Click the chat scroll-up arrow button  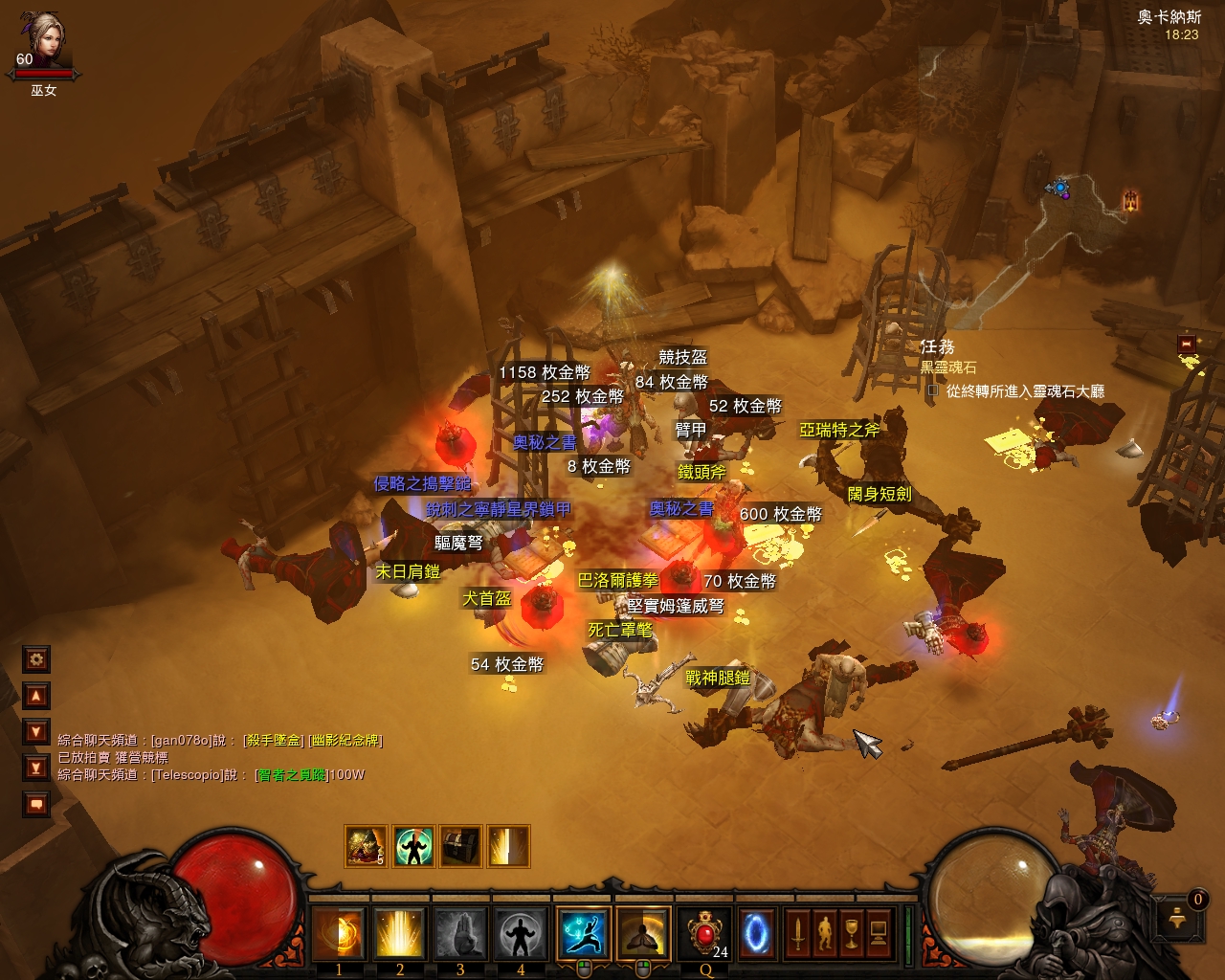(x=36, y=696)
